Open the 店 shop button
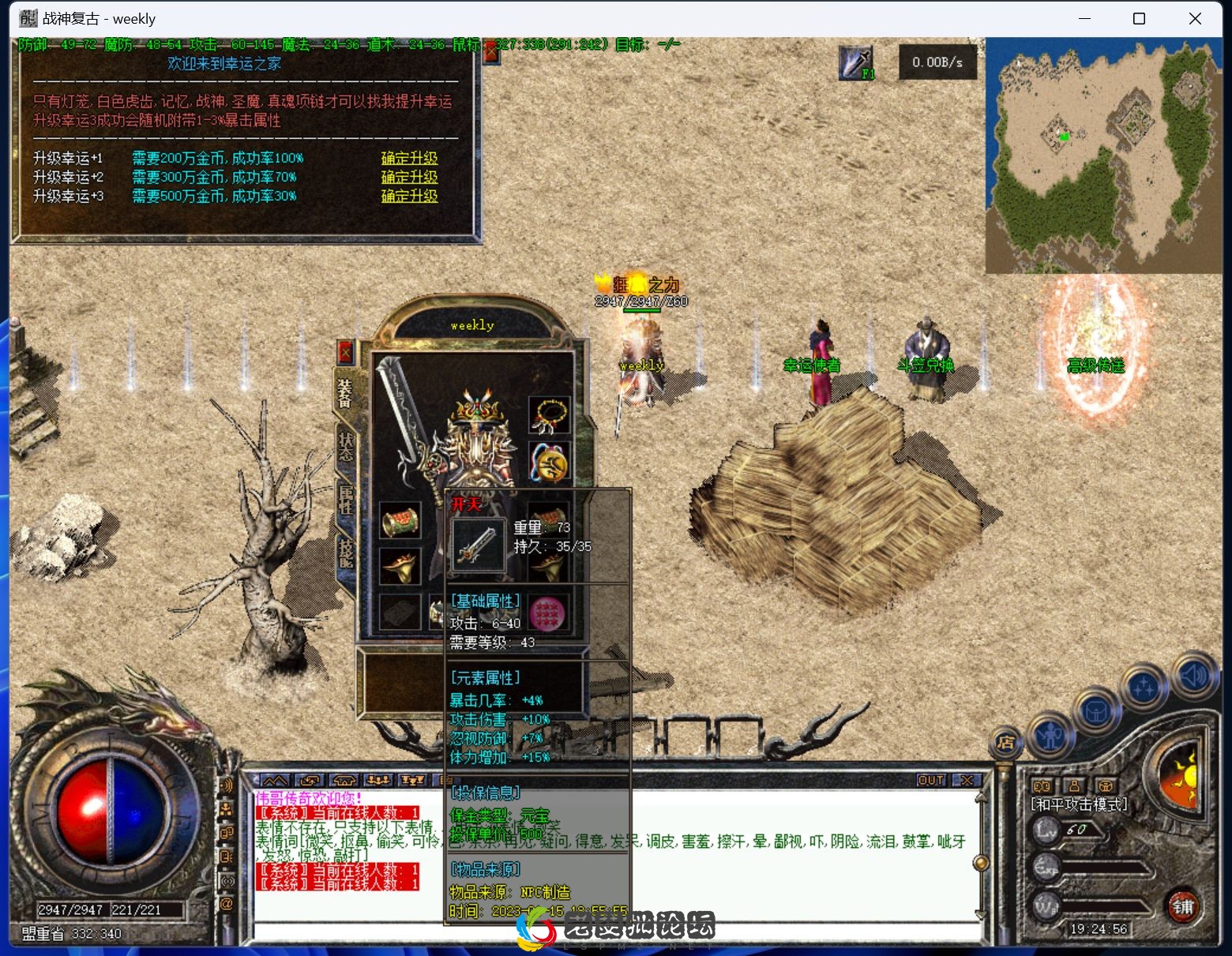 1005,742
